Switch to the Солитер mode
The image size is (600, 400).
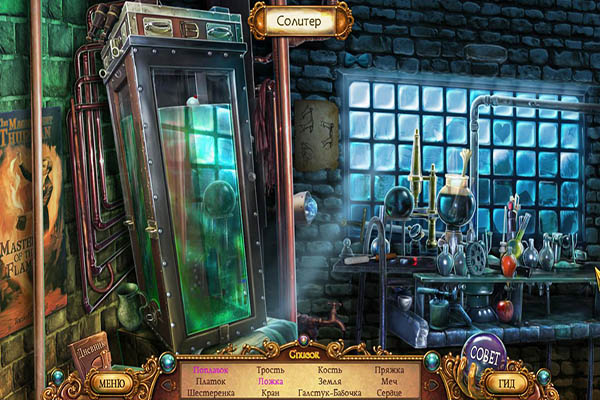pos(299,19)
